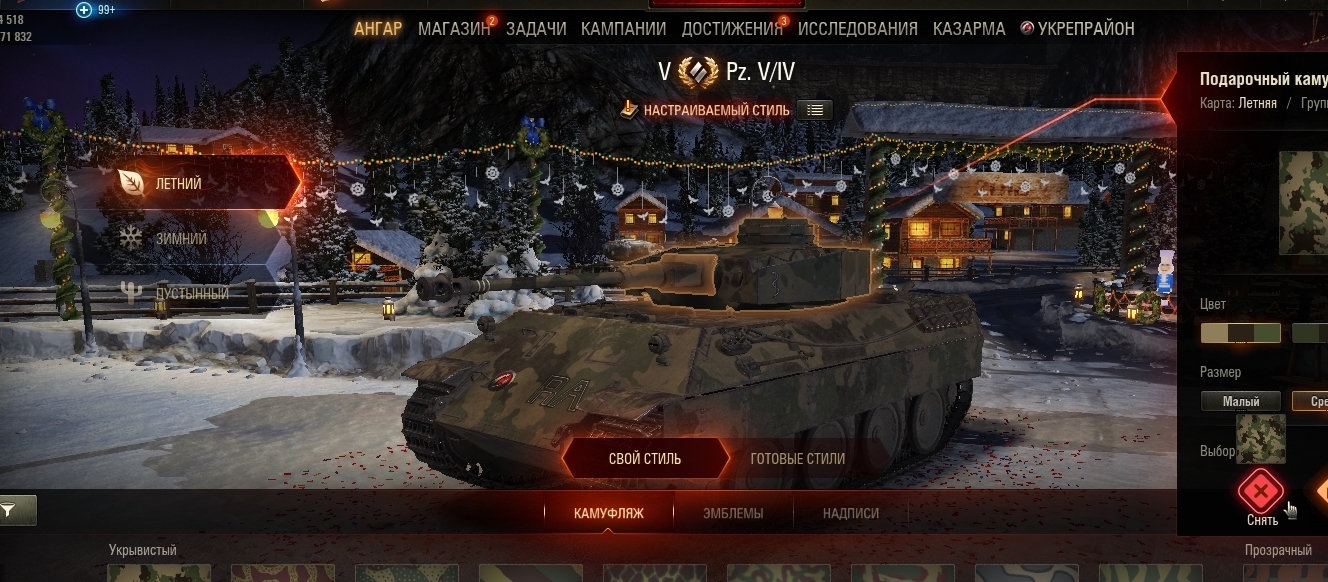Set camouflage size to Малый
The height and width of the screenshot is (582, 1328).
coord(1240,402)
